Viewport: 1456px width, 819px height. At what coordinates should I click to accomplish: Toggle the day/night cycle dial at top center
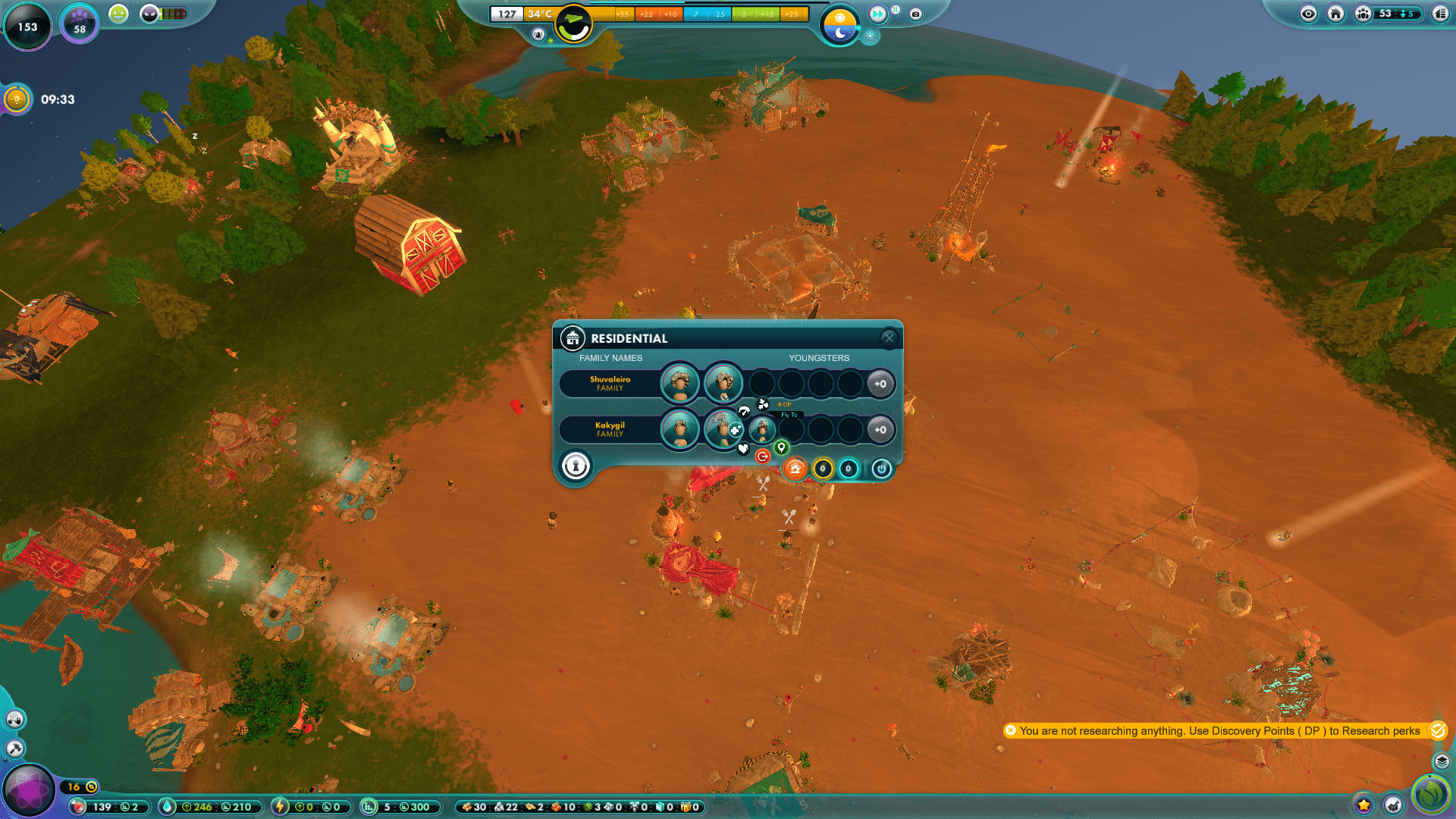click(x=840, y=24)
